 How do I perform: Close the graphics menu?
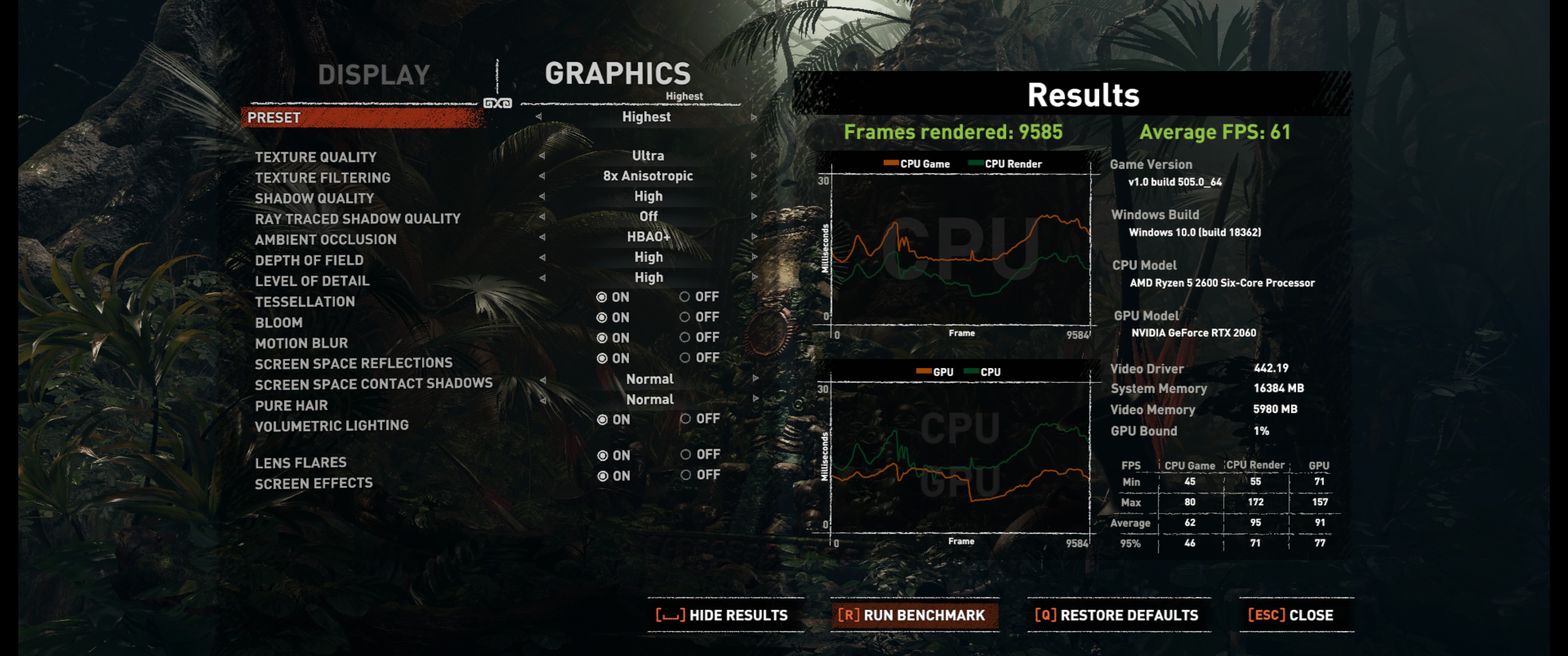pos(1291,615)
